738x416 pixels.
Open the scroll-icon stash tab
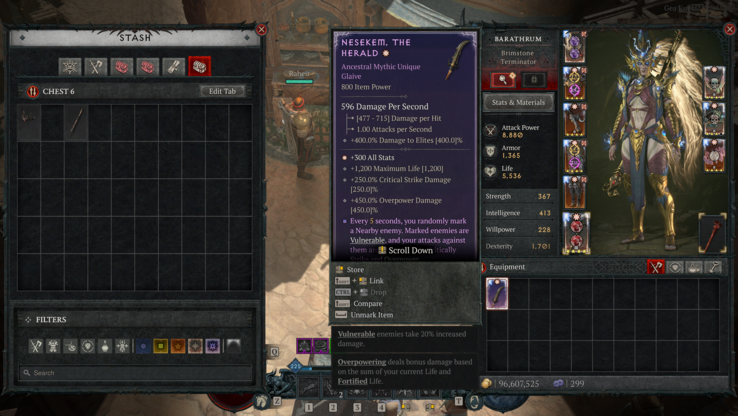pos(173,67)
